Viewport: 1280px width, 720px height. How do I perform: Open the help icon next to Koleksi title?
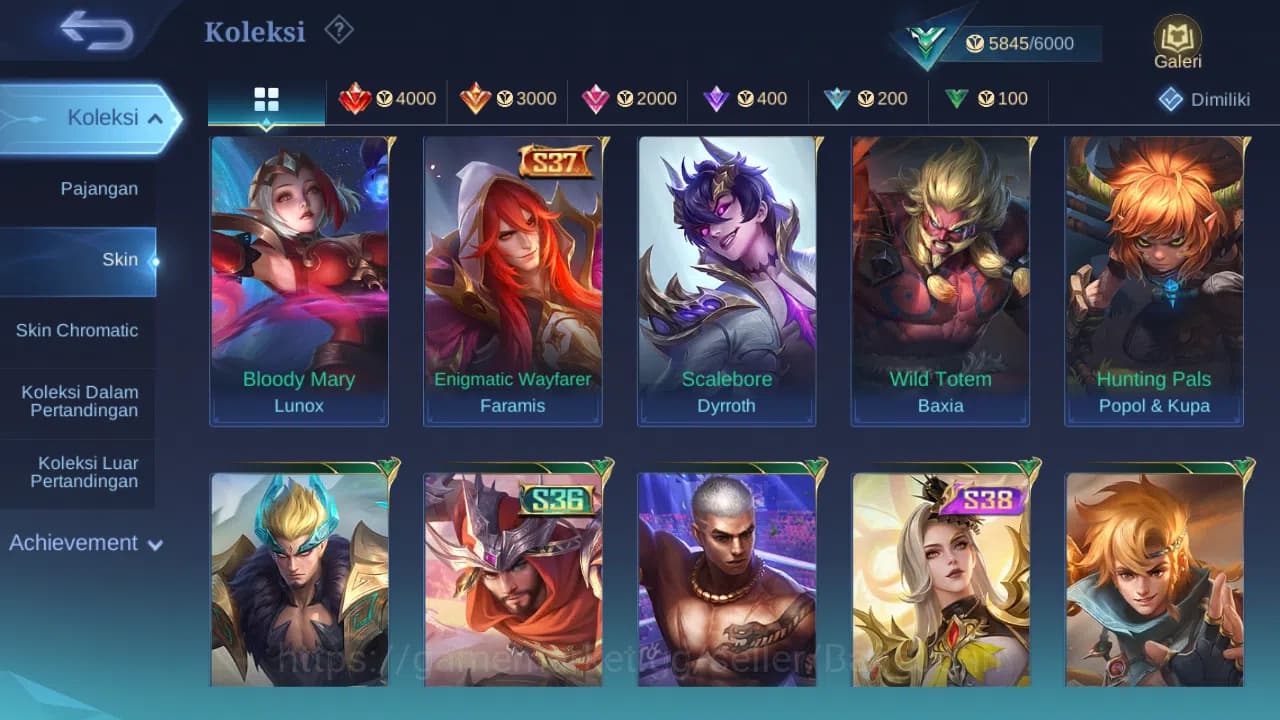[339, 31]
